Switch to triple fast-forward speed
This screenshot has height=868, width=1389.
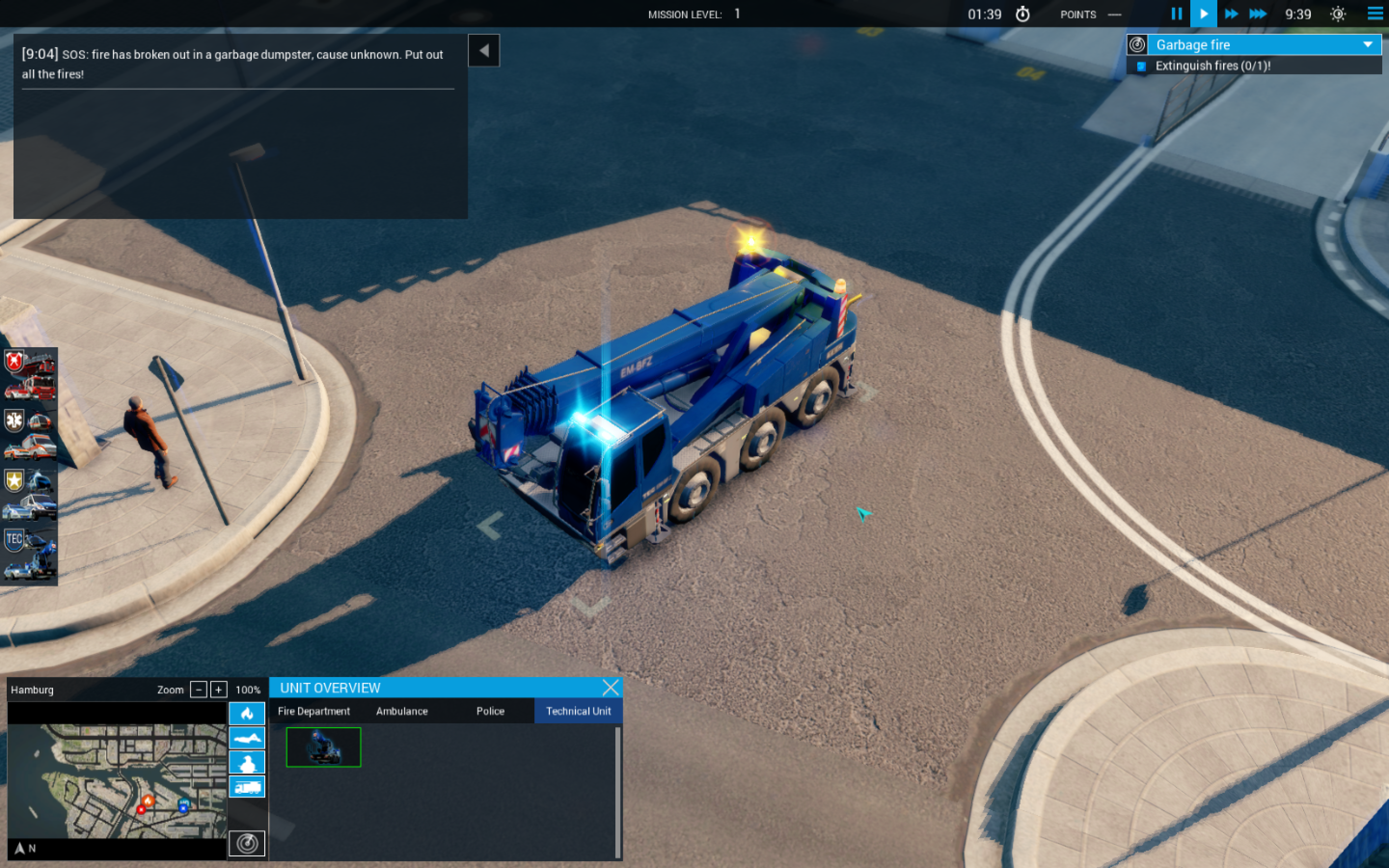point(1257,14)
